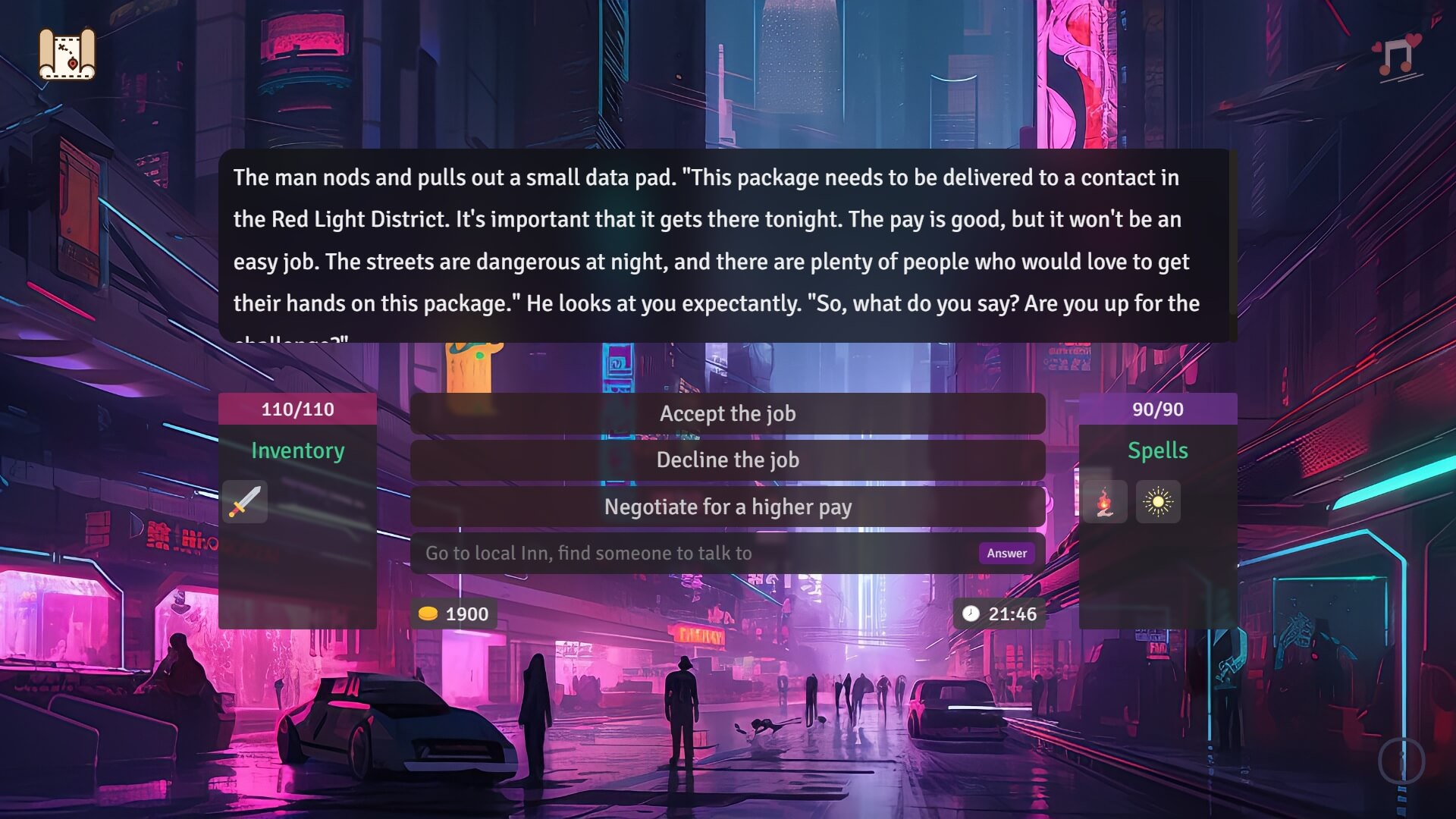Click the 90/90 mana bar
Image resolution: width=1456 pixels, height=819 pixels.
coord(1159,409)
